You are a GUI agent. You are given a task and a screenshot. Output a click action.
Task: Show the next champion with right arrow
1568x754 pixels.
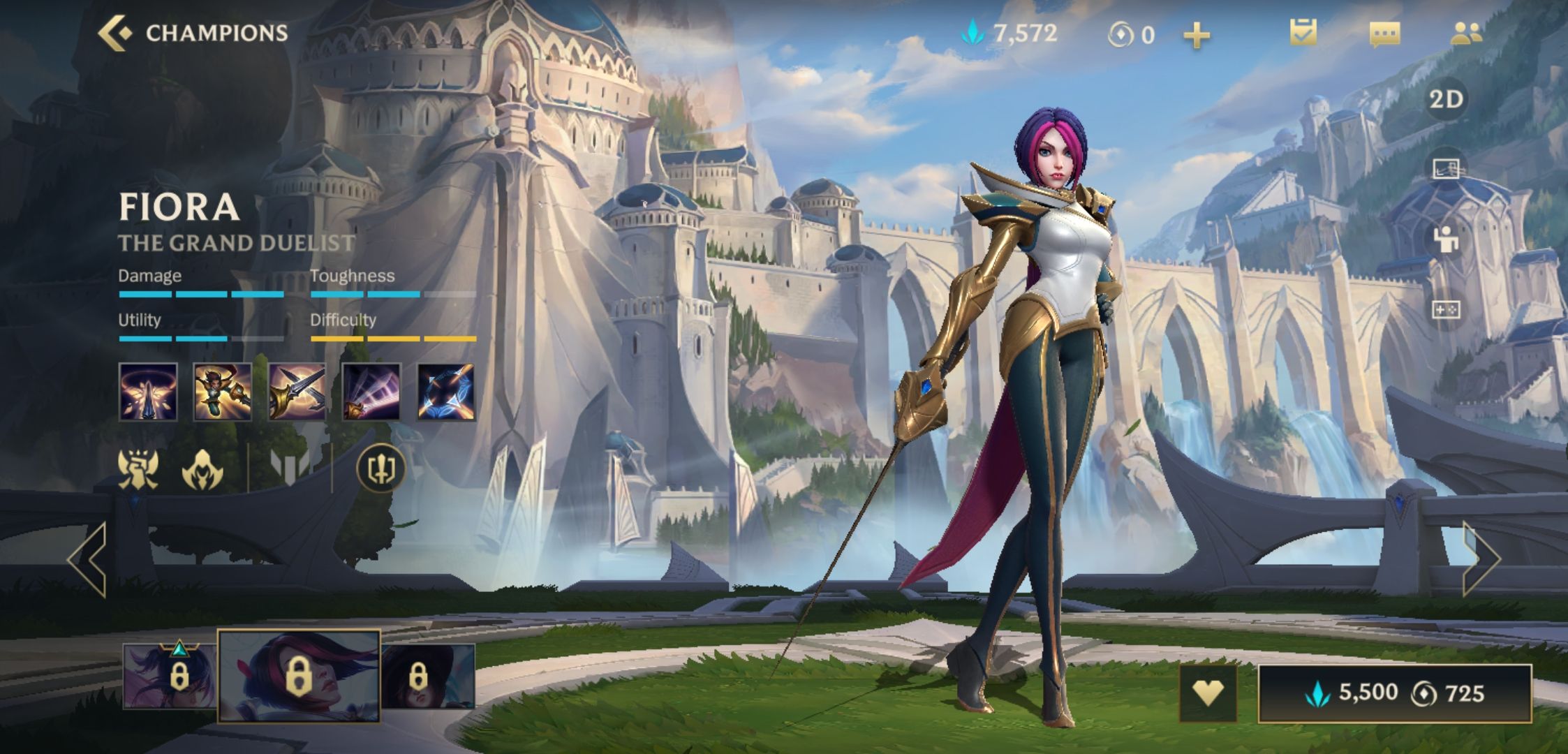(1480, 559)
